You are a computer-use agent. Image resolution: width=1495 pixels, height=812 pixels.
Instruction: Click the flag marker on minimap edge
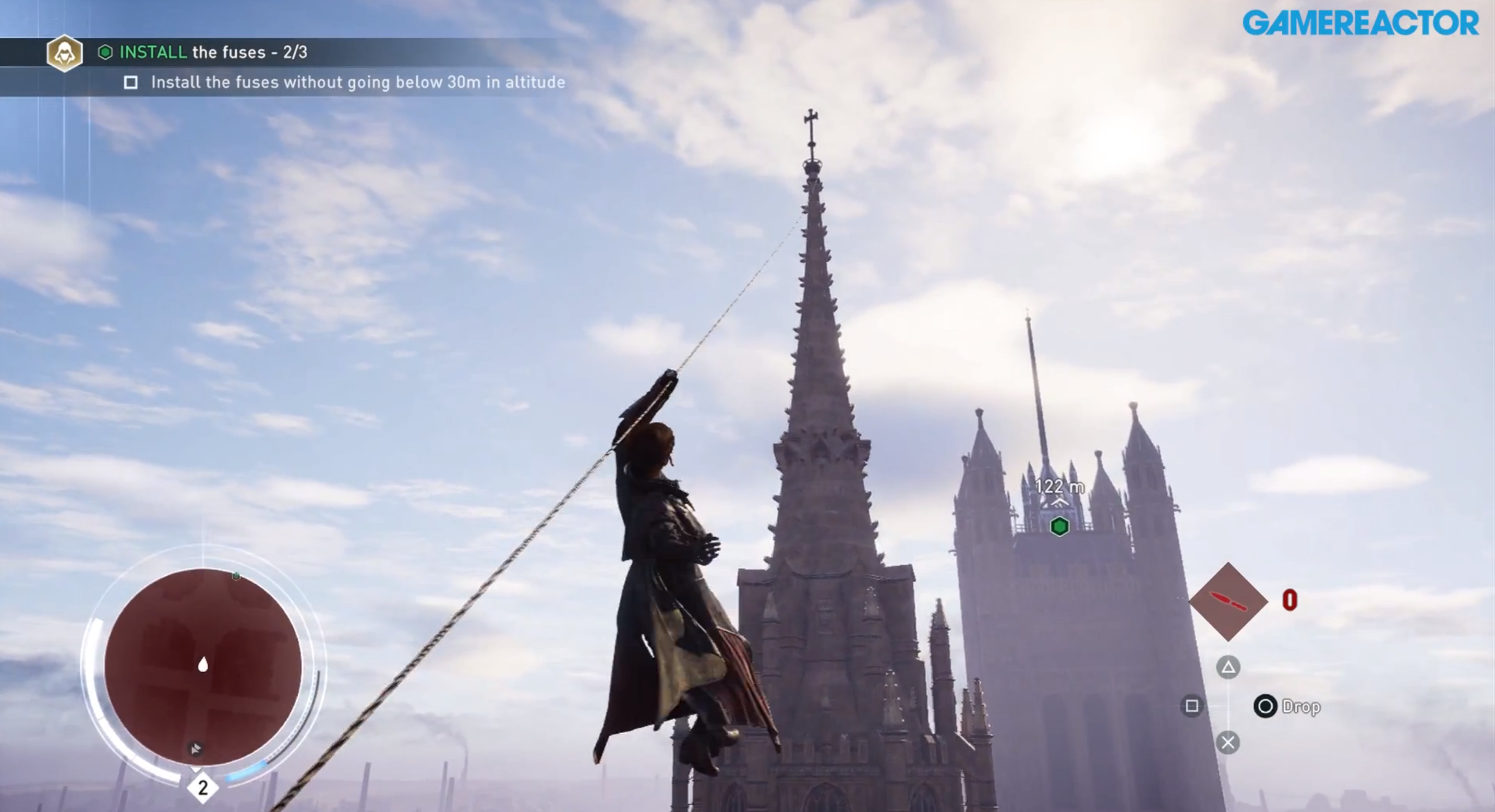coord(196,748)
